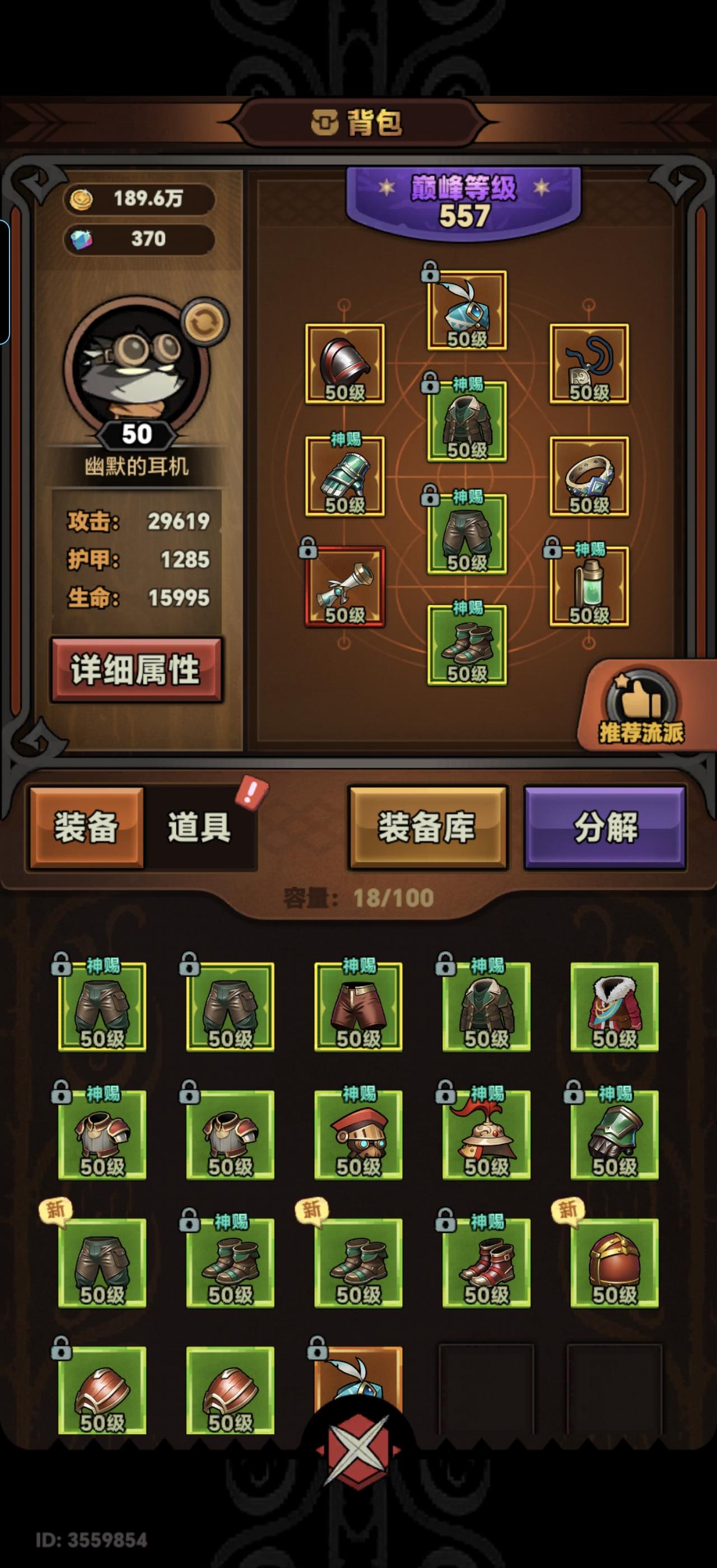The width and height of the screenshot is (717, 1568).
Task: Select the equipped helmet slot
Action: (x=345, y=362)
